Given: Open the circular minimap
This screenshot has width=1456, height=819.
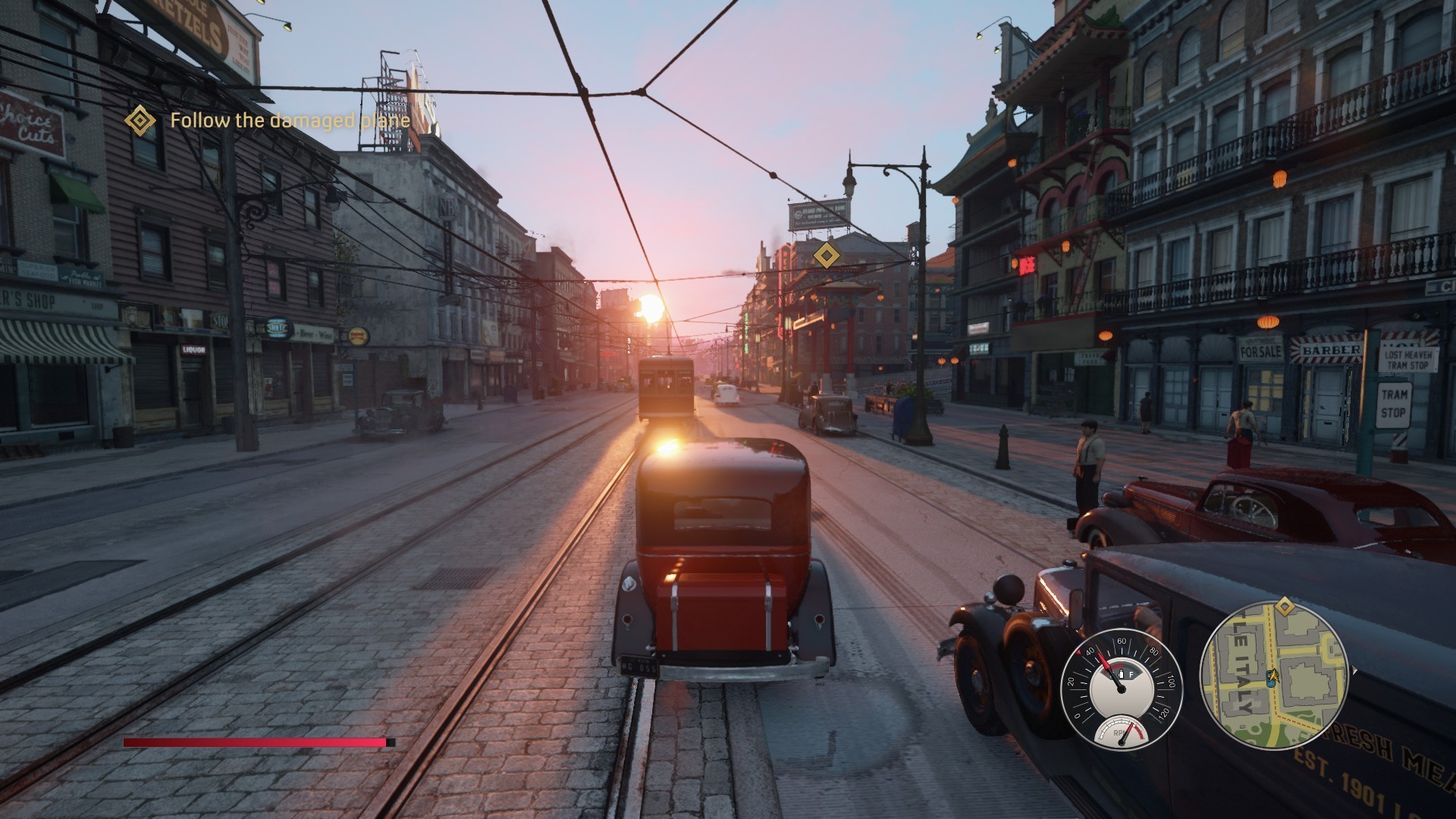Looking at the screenshot, I should coord(1274,676).
